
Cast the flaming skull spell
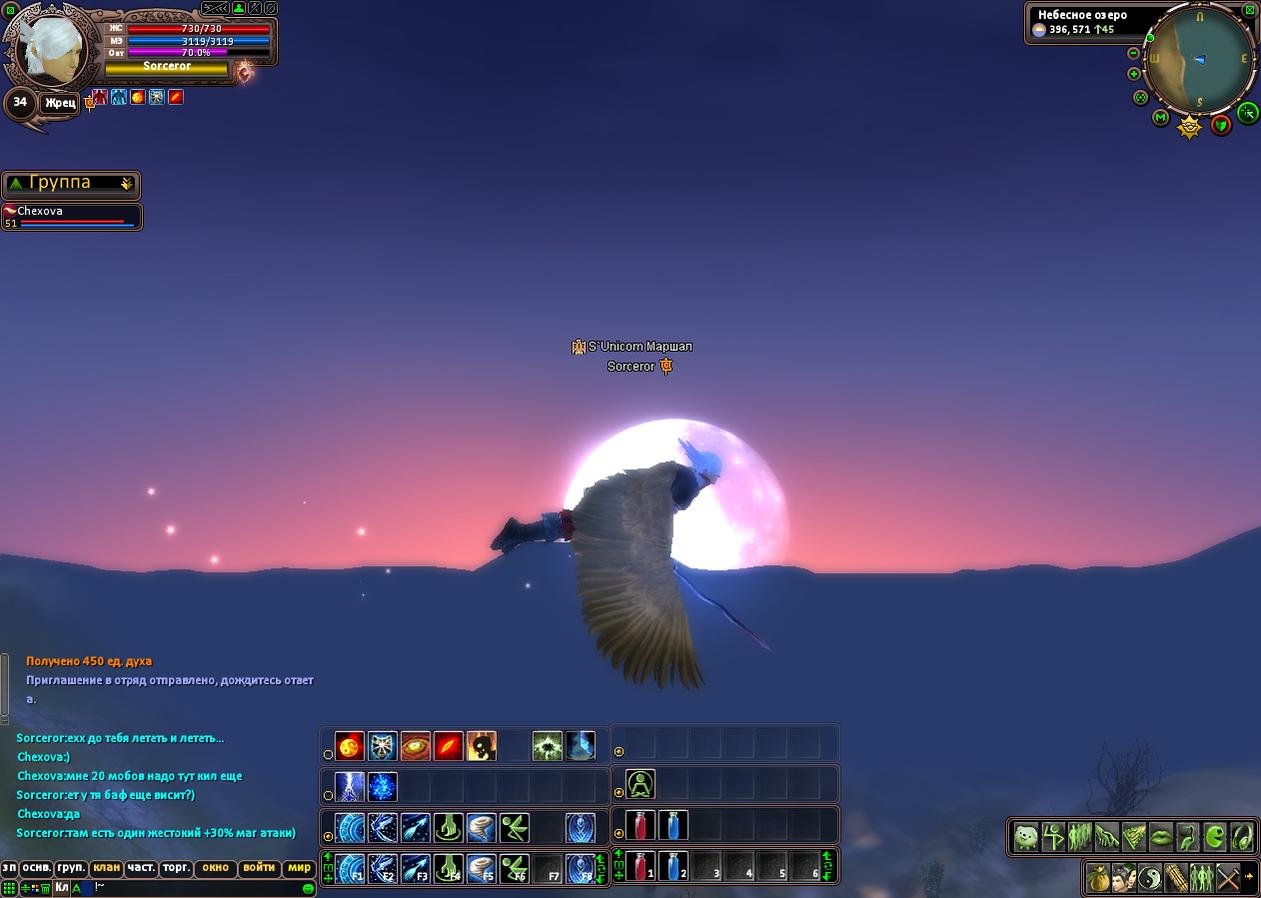(481, 746)
